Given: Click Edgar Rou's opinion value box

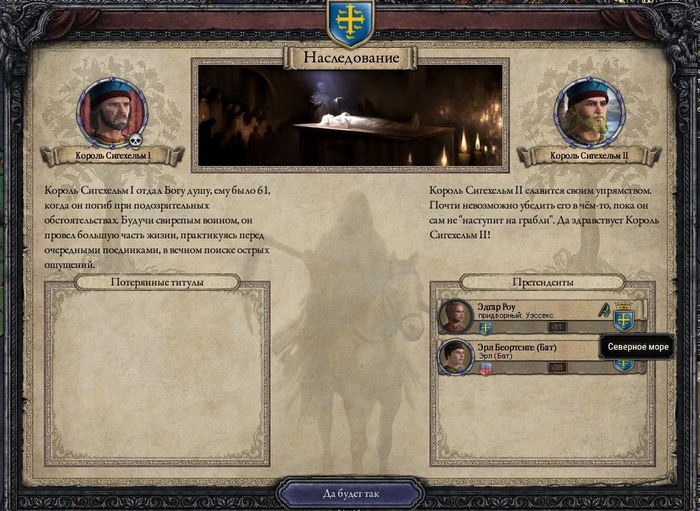Looking at the screenshot, I should 557,327.
